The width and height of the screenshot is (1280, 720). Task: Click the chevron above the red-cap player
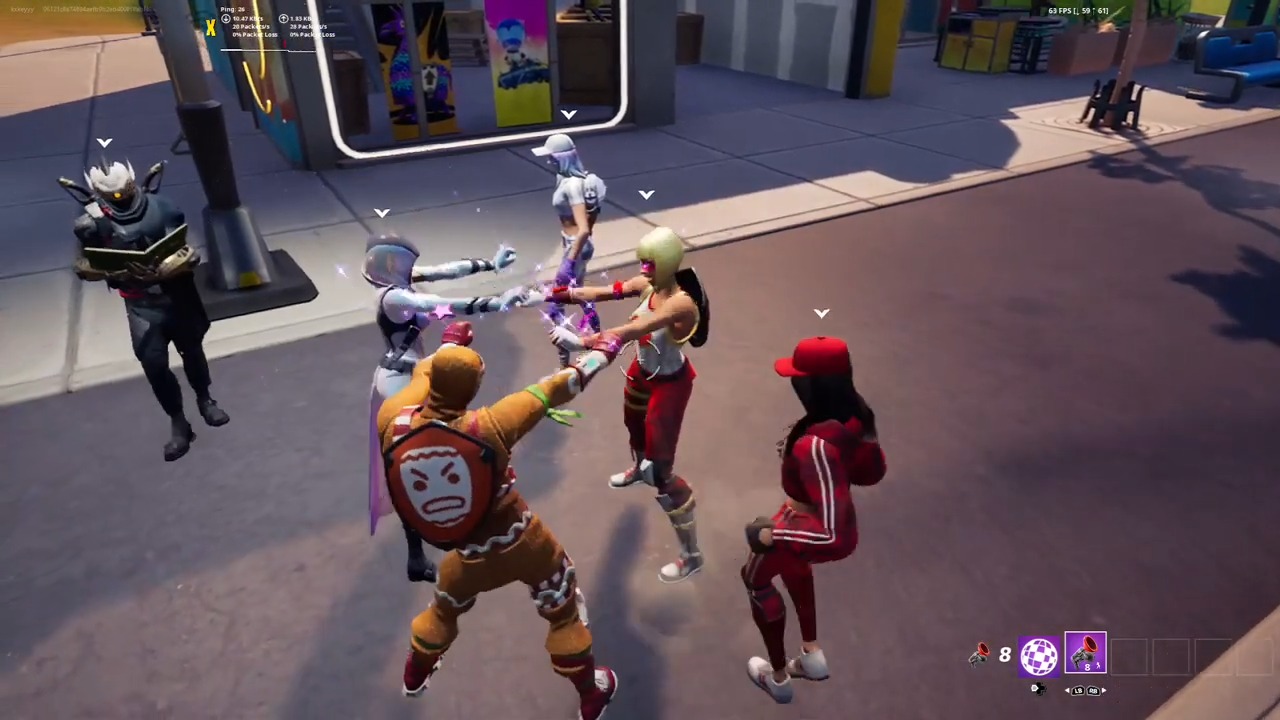tap(820, 313)
